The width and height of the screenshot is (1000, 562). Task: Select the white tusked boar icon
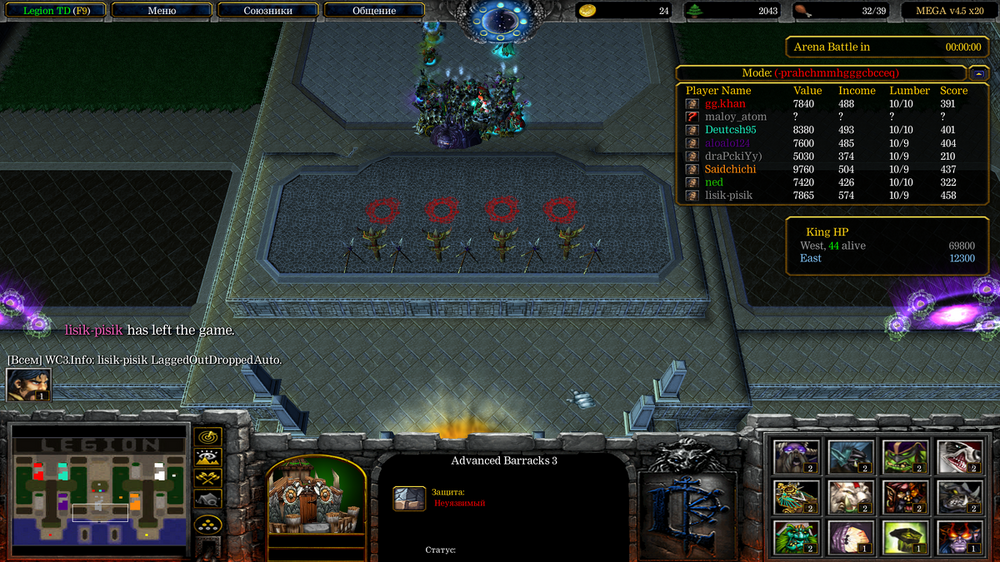850,497
